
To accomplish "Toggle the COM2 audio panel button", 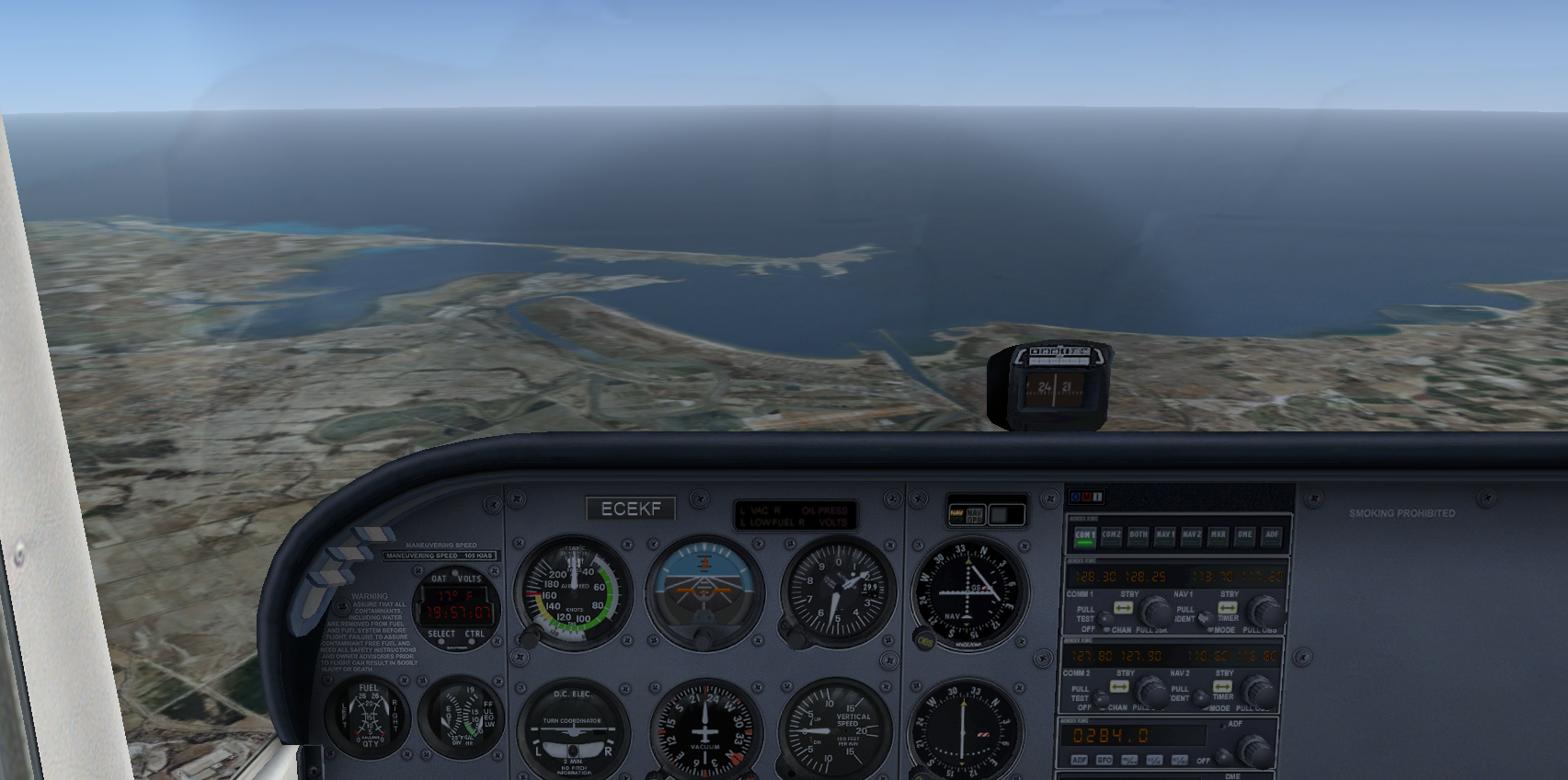I will click(x=1111, y=536).
